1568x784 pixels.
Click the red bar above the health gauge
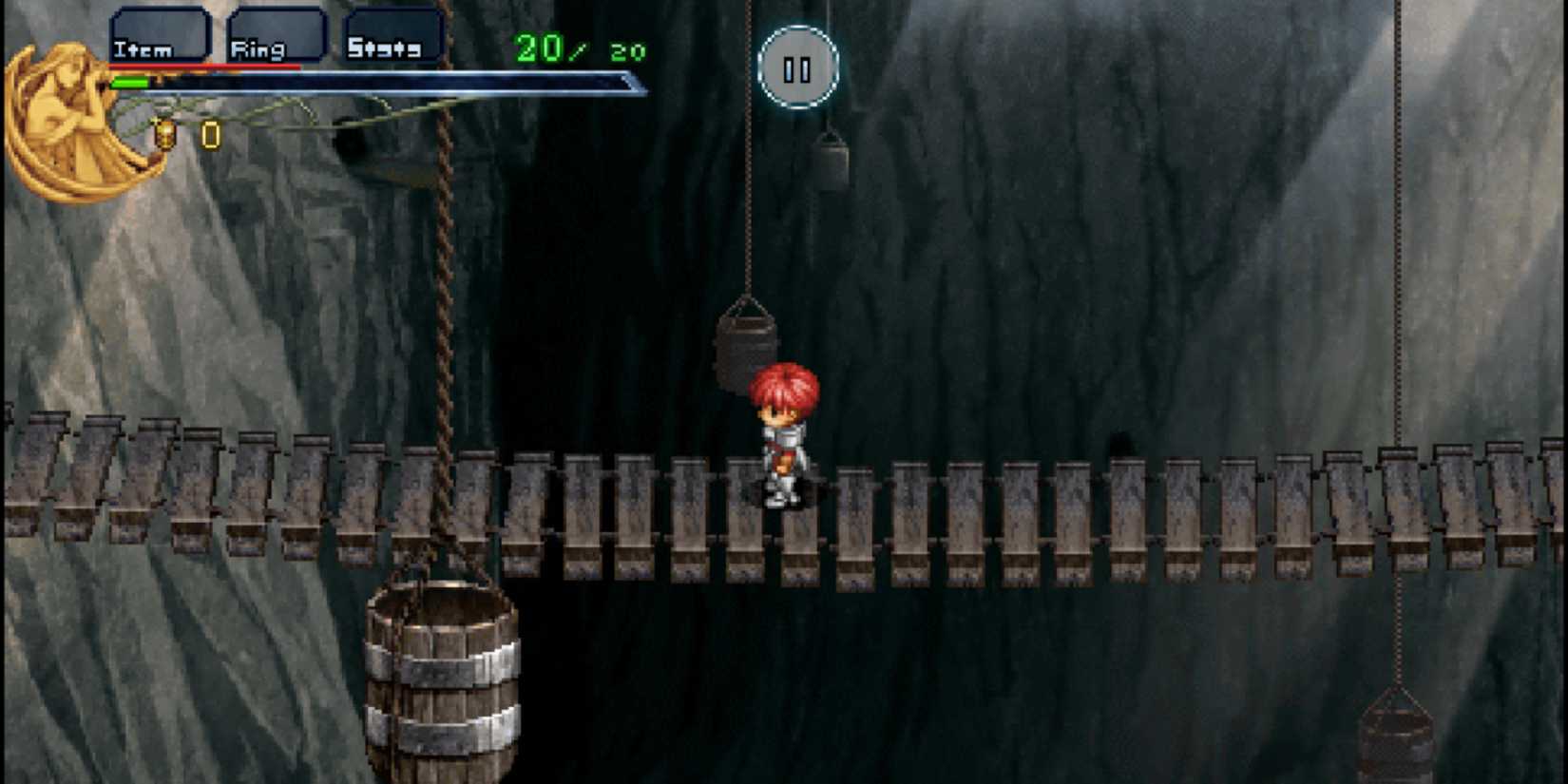click(x=204, y=65)
